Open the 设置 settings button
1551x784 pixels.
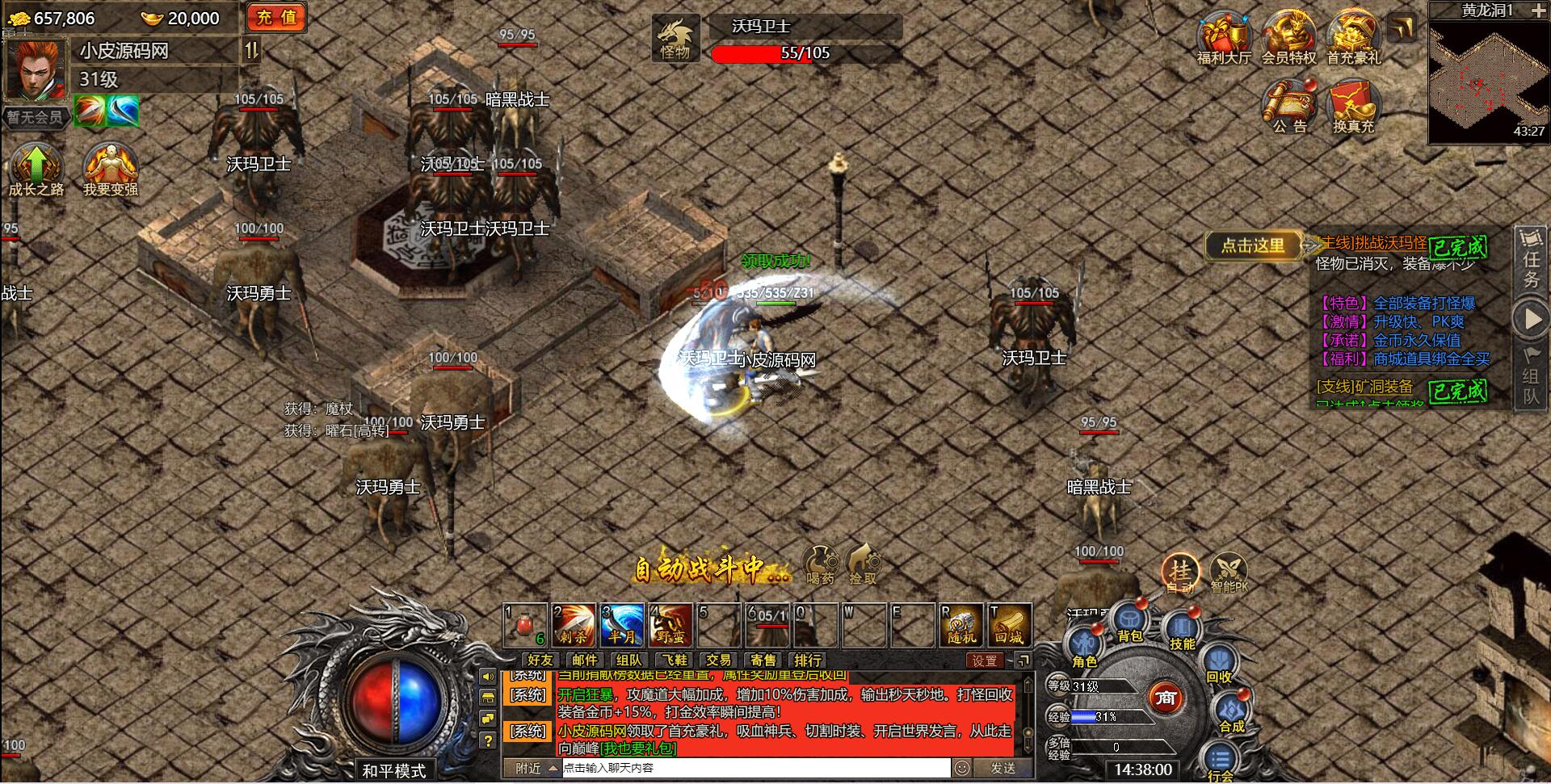985,660
